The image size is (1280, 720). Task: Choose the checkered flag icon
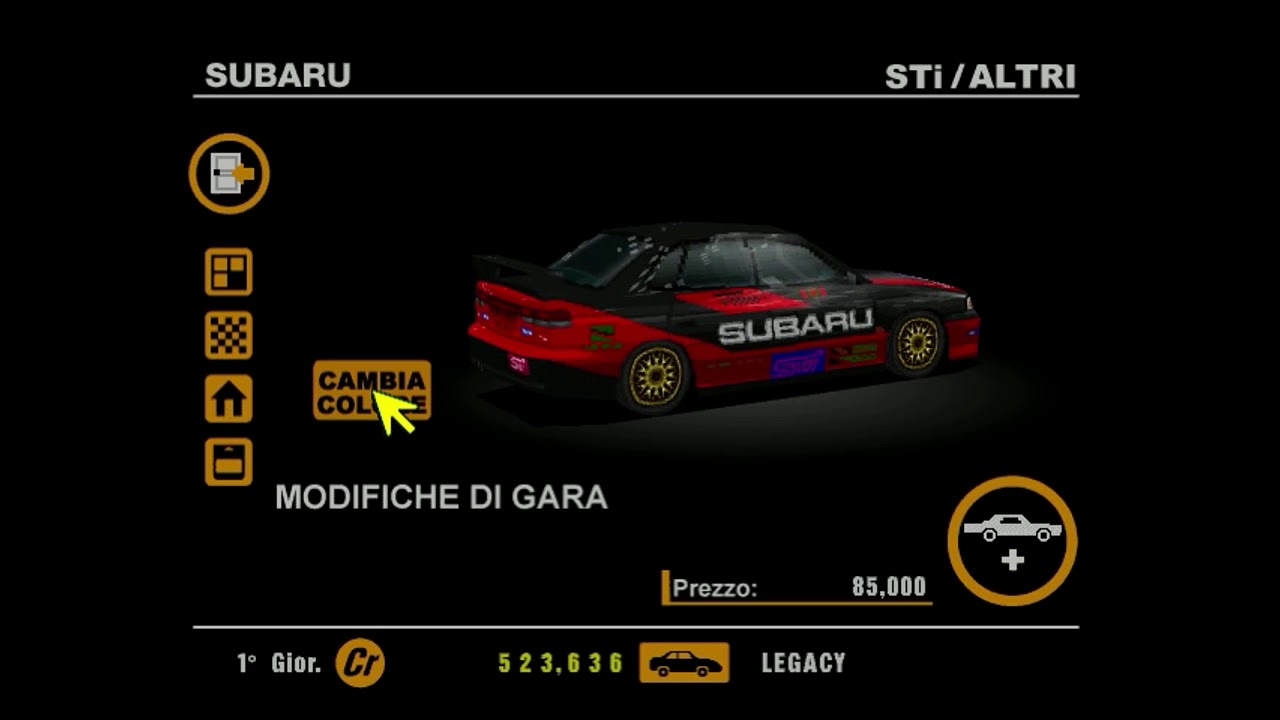click(x=228, y=335)
